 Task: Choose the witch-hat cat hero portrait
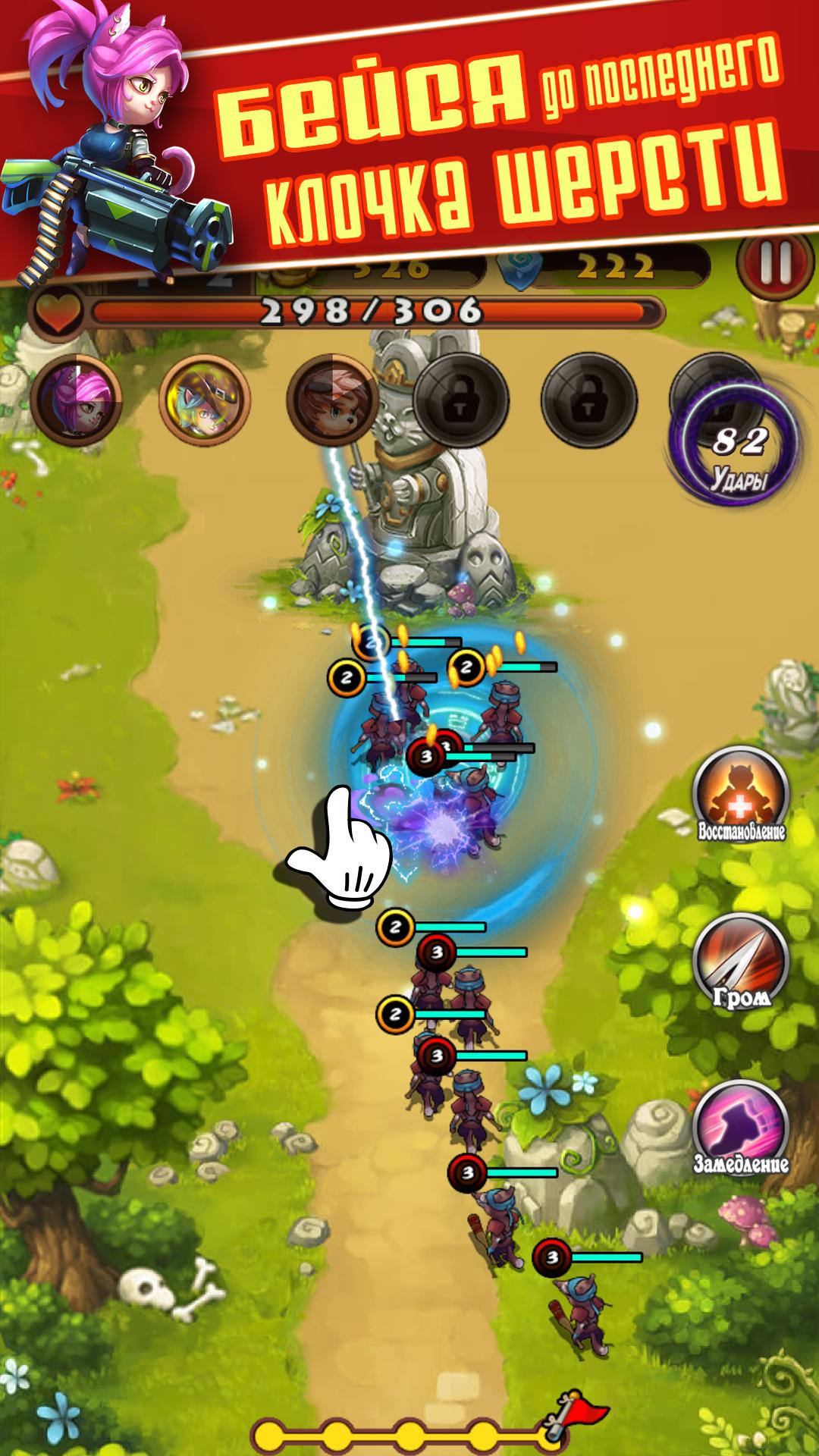pos(205,398)
